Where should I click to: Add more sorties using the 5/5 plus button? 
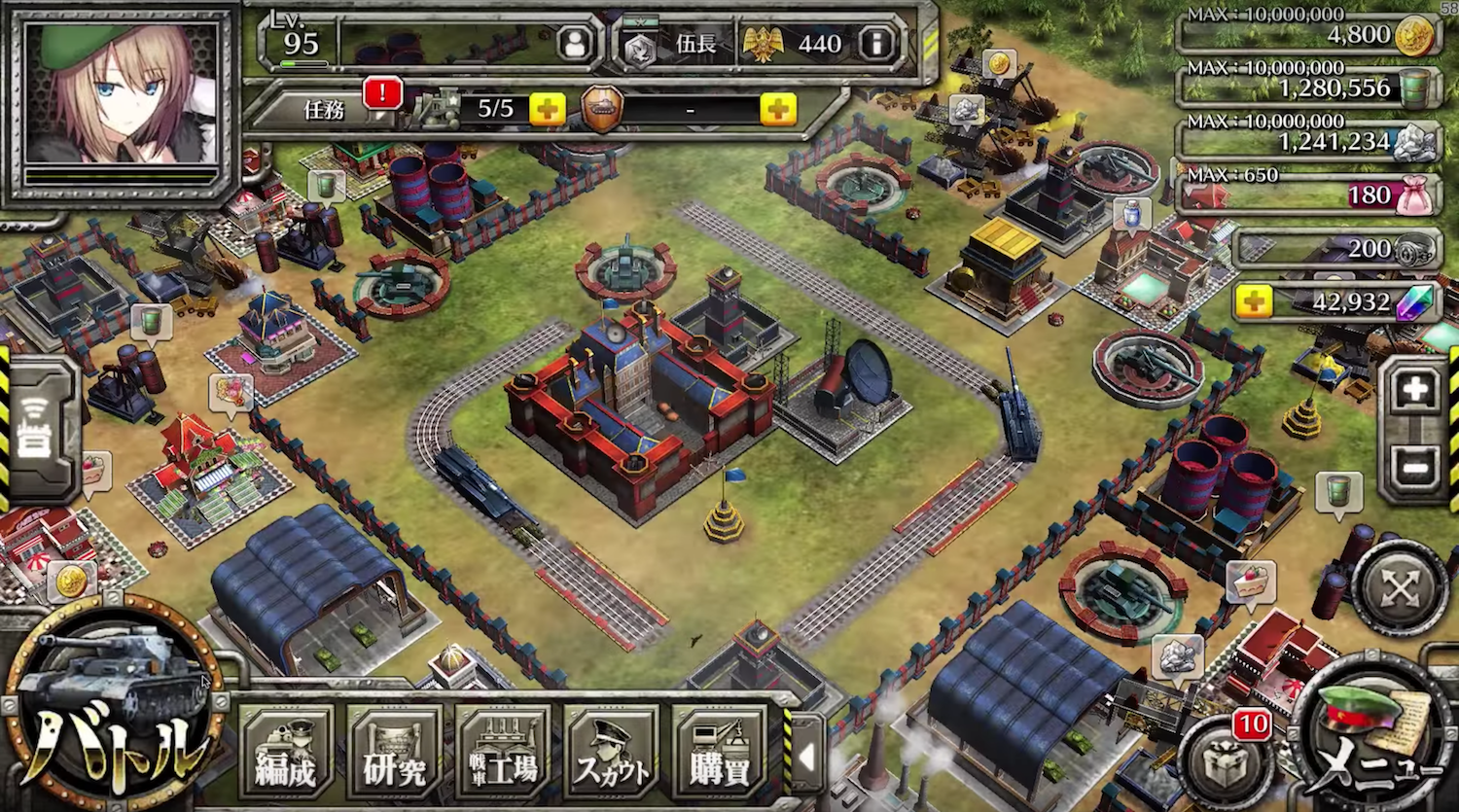click(x=547, y=109)
